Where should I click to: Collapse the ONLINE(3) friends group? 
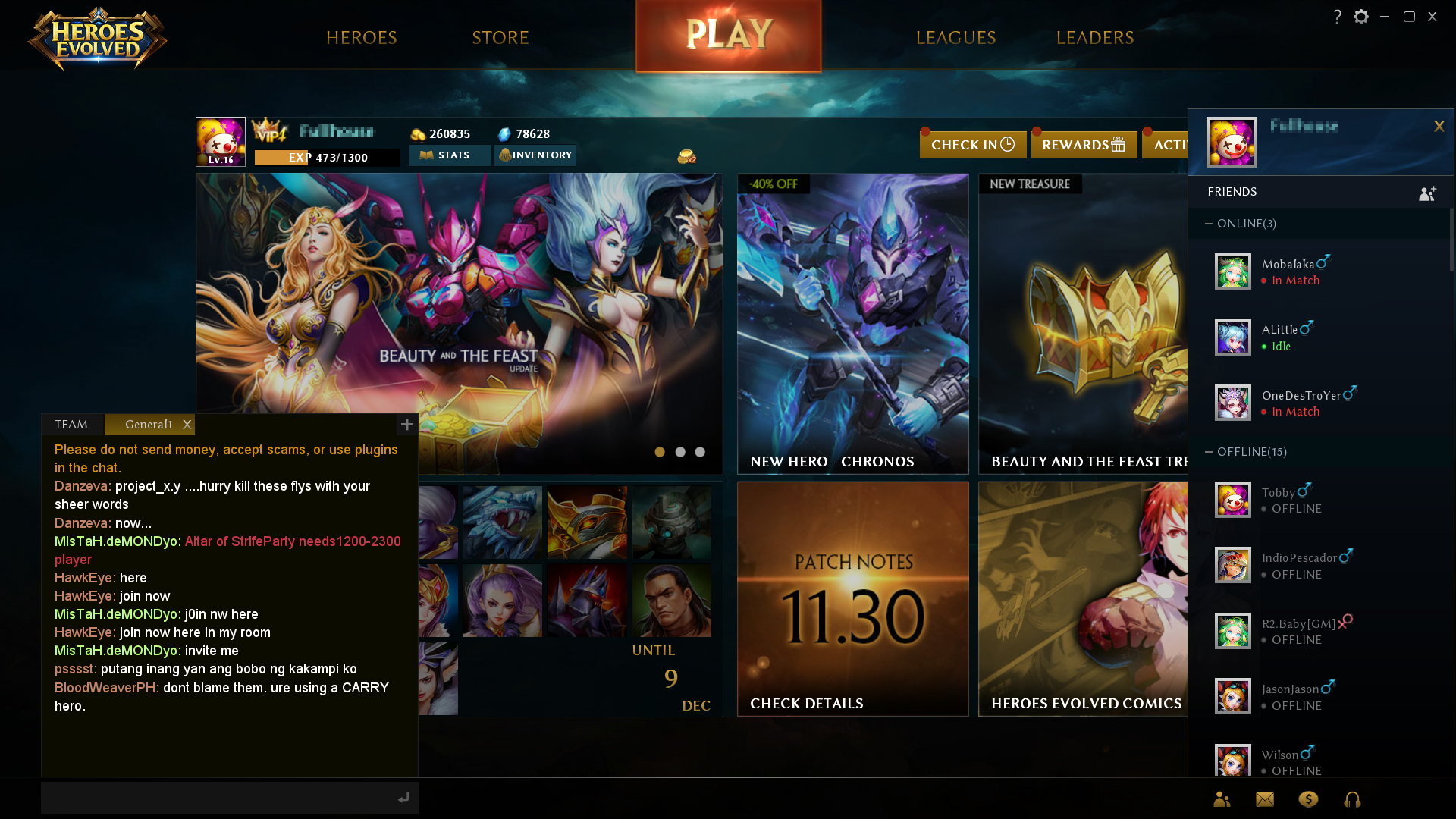click(1210, 224)
